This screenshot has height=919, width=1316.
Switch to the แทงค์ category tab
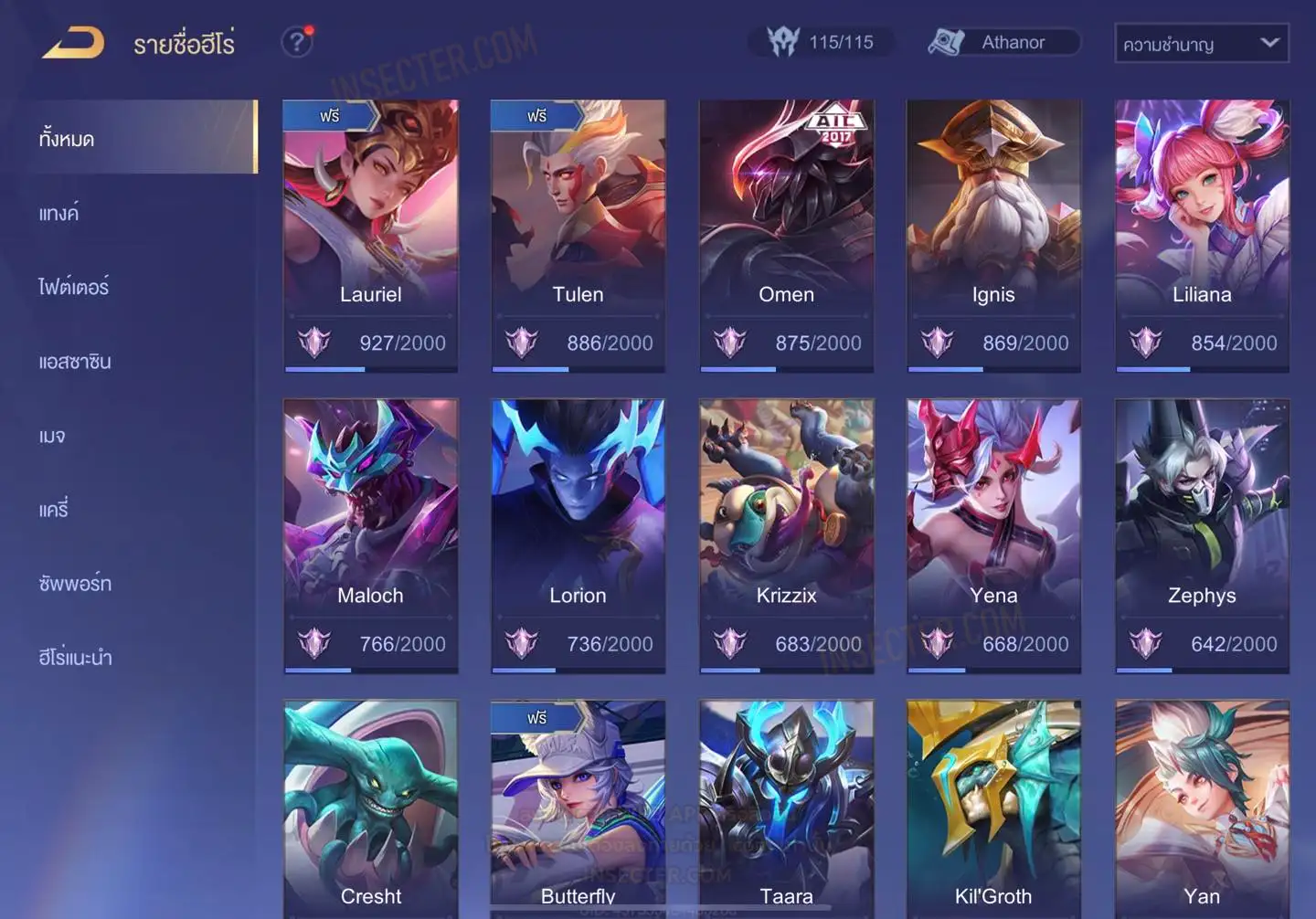59,214
